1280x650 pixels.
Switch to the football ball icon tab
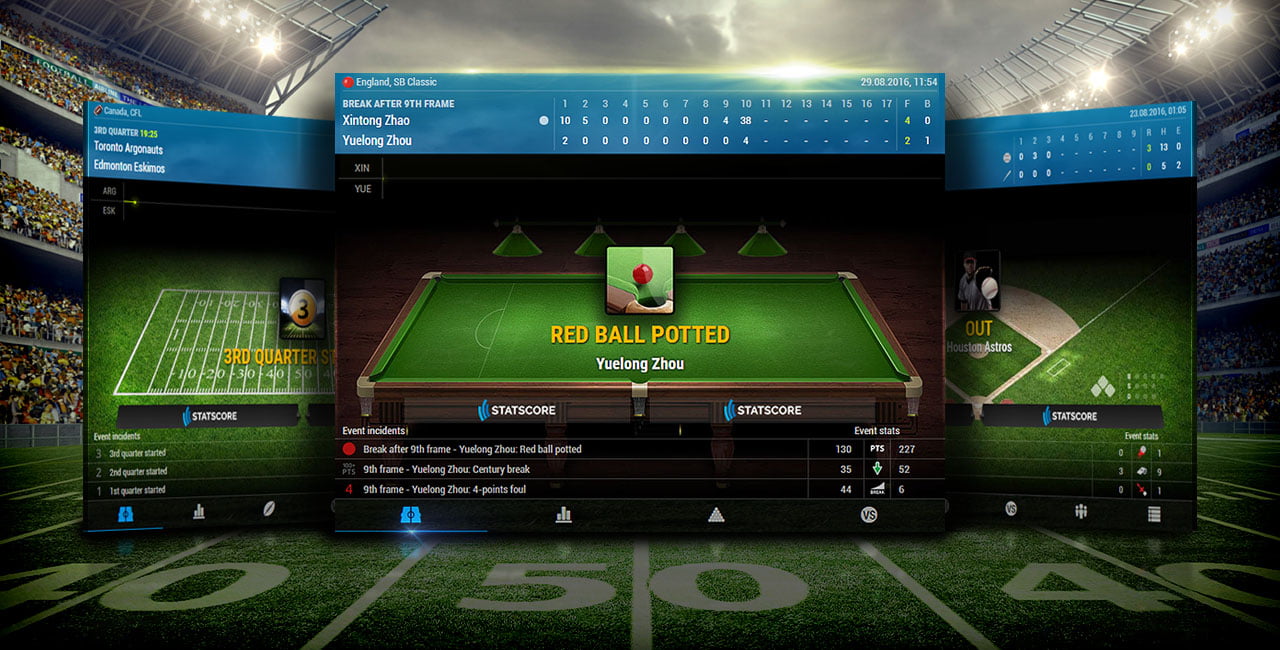point(270,509)
